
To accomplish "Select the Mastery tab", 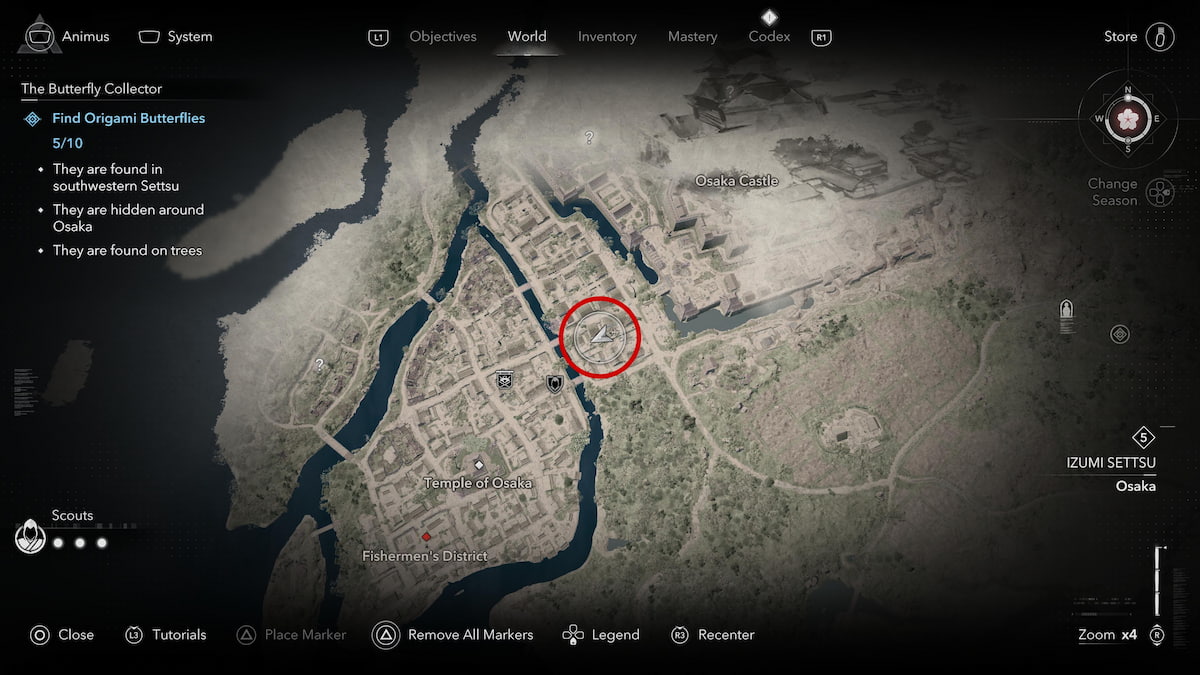I will click(x=692, y=37).
